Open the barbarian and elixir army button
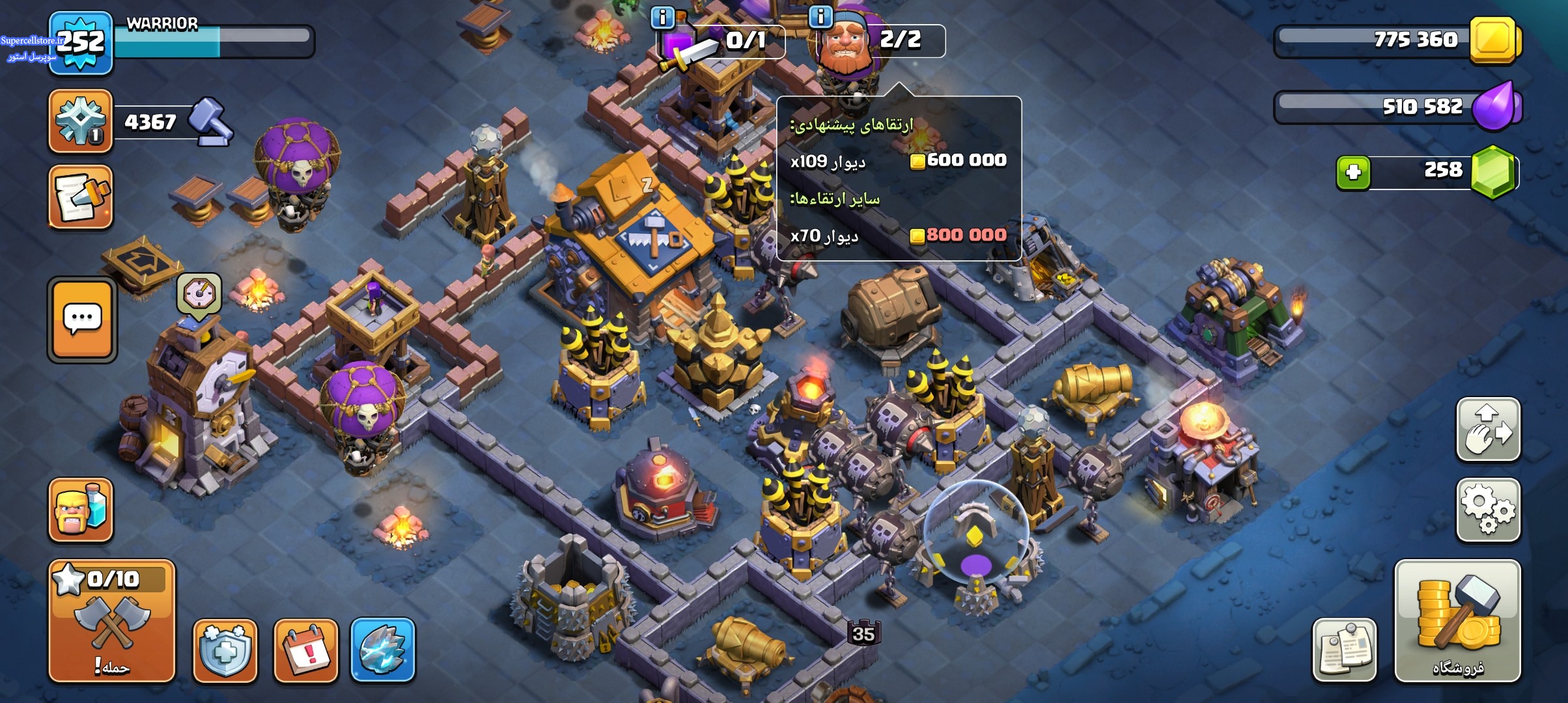The image size is (1568, 703). (81, 510)
